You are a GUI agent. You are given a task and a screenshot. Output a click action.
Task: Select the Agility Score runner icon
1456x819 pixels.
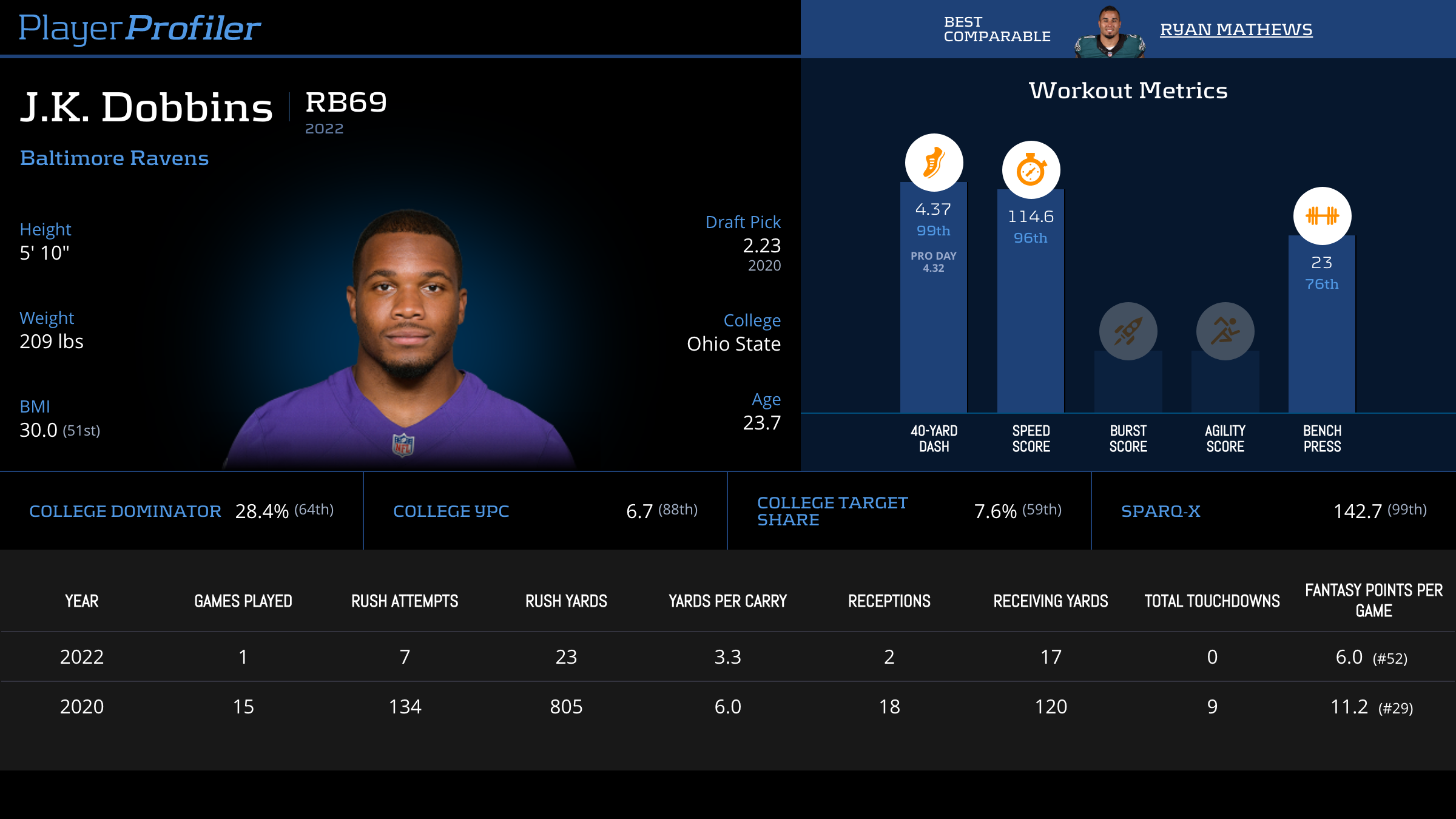1225,331
